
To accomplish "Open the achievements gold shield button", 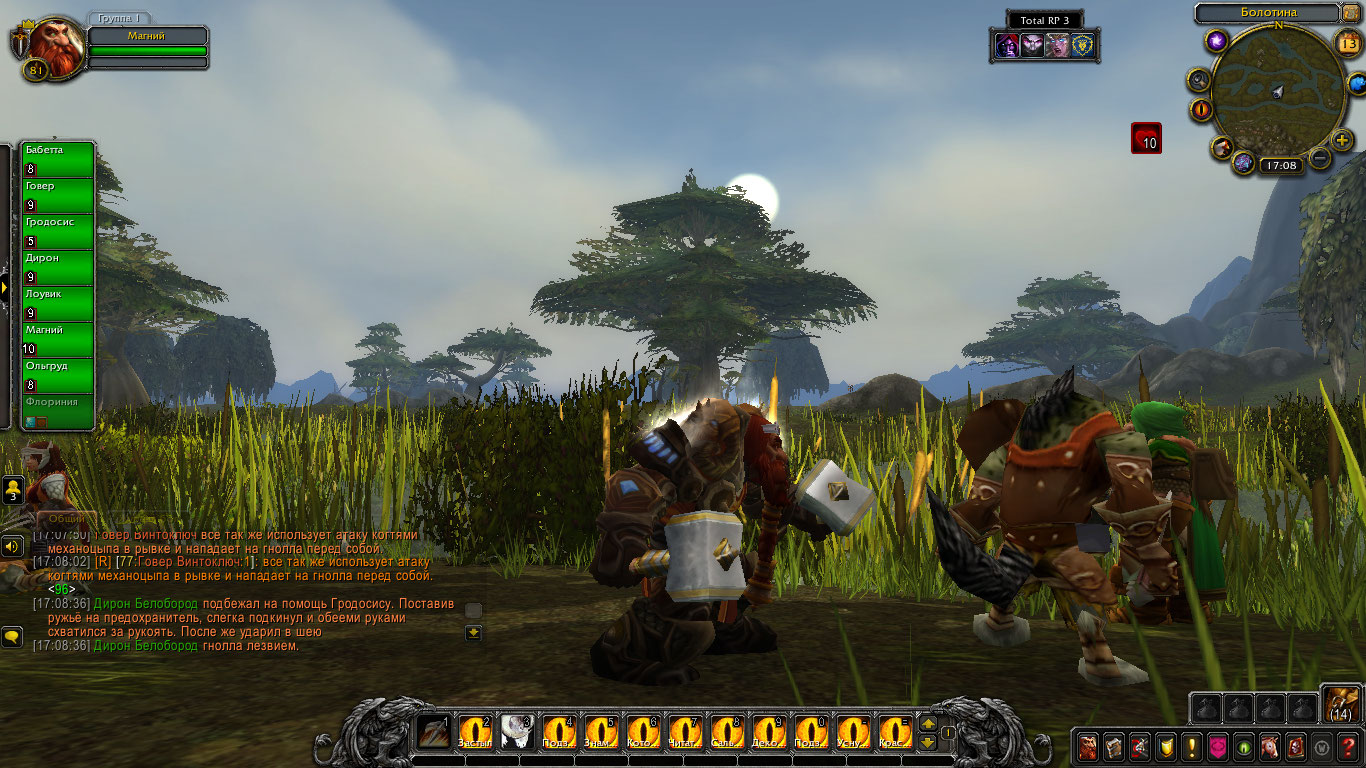I will click(x=1166, y=747).
